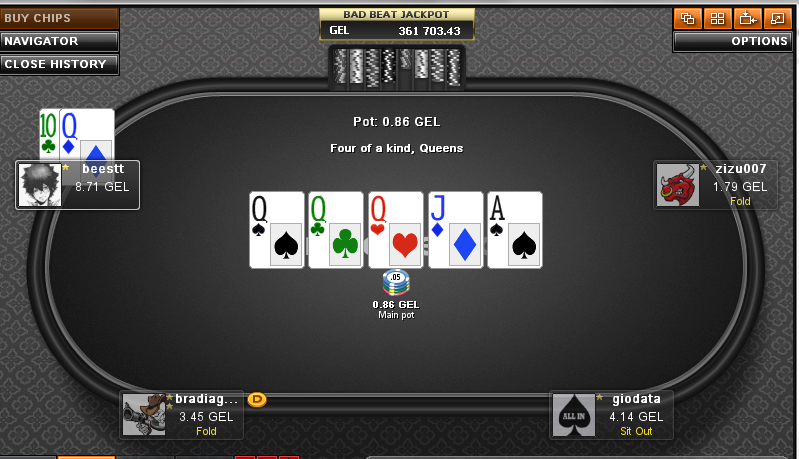Click beestt's anime avatar picture
The width and height of the screenshot is (799, 459).
pyautogui.click(x=40, y=185)
